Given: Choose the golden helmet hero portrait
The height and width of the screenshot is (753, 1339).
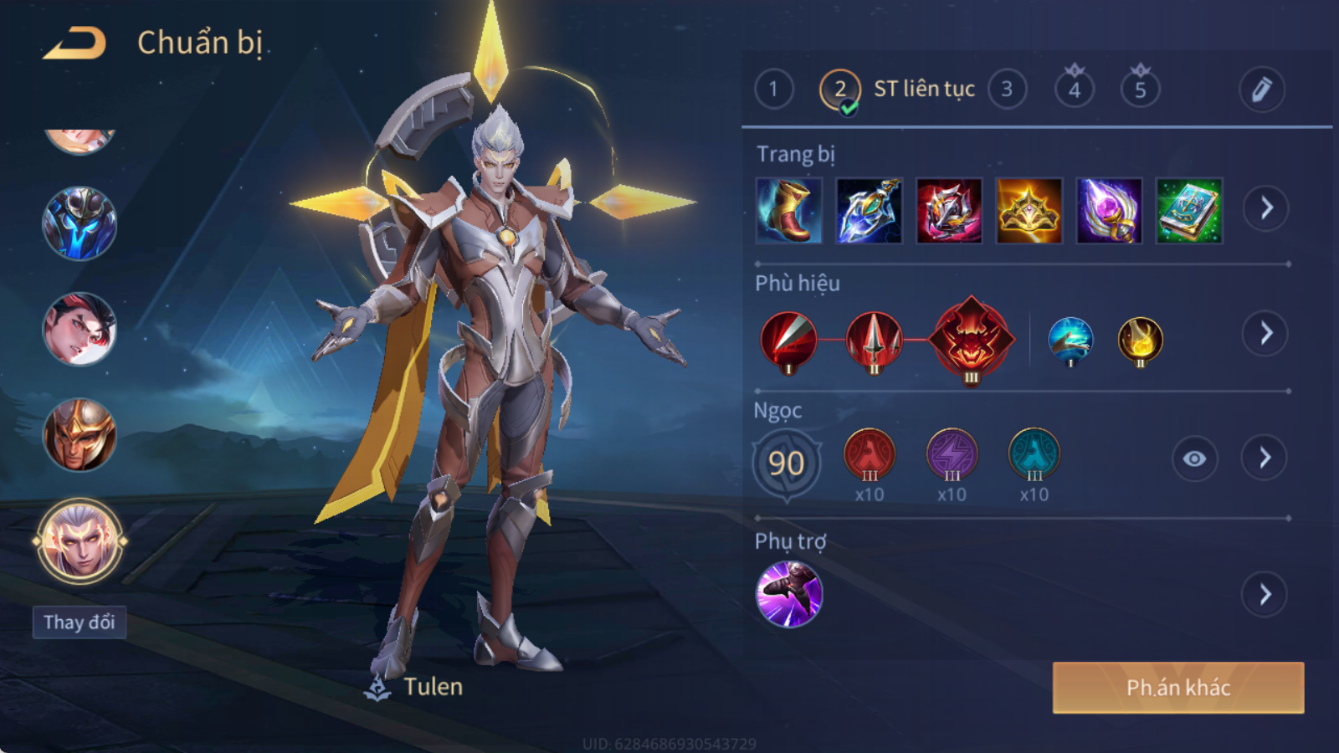Looking at the screenshot, I should pyautogui.click(x=79, y=435).
